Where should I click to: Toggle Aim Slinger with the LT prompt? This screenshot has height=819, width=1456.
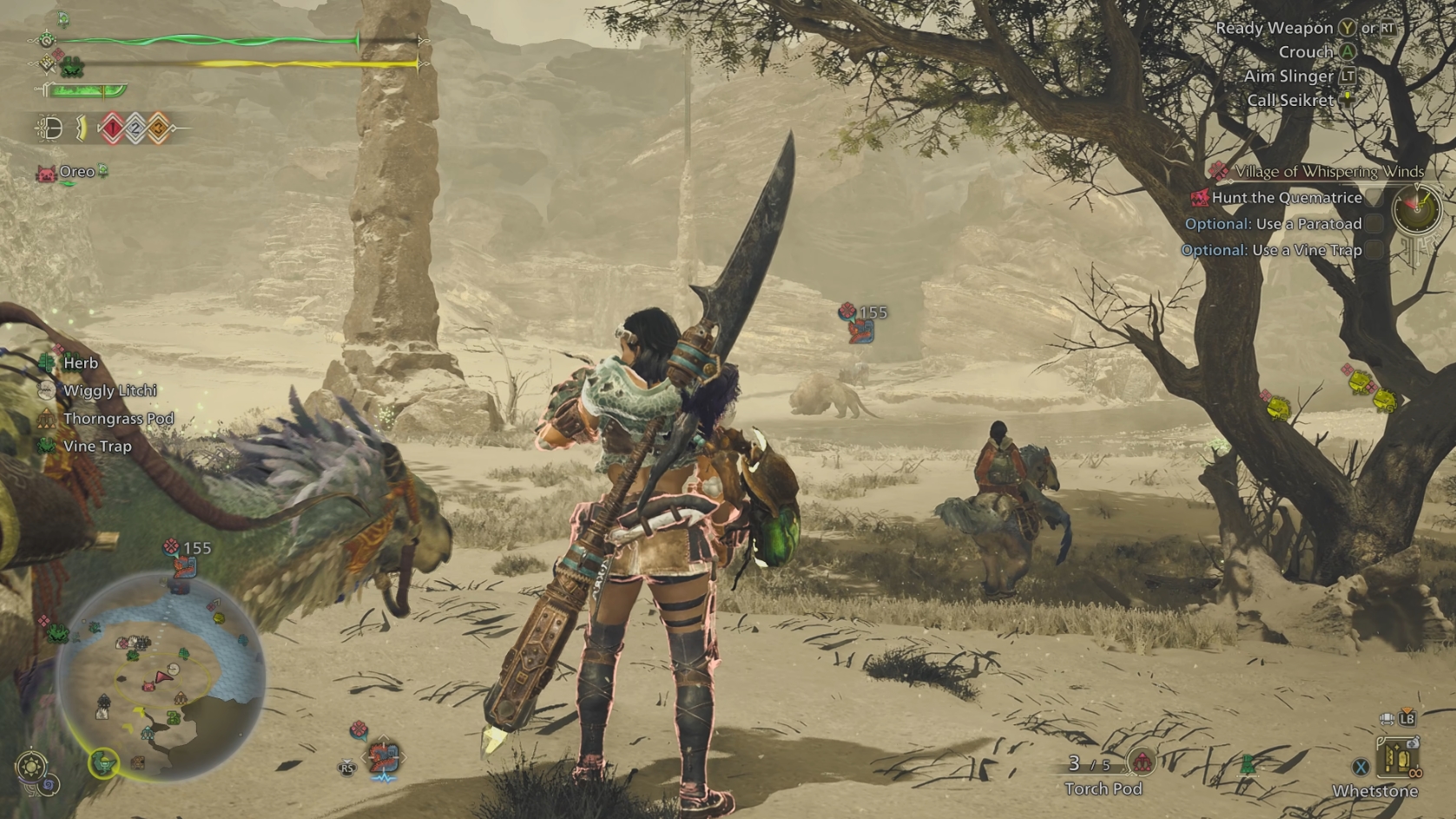(x=1348, y=76)
